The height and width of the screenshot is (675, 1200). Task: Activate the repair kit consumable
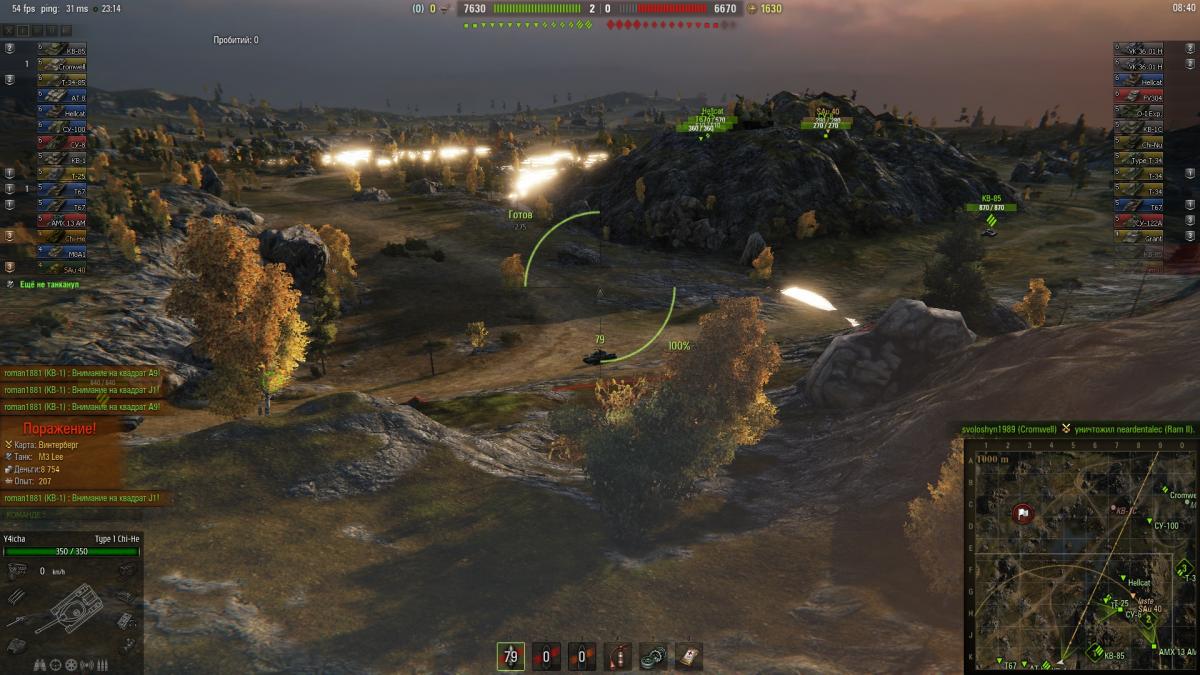click(653, 656)
